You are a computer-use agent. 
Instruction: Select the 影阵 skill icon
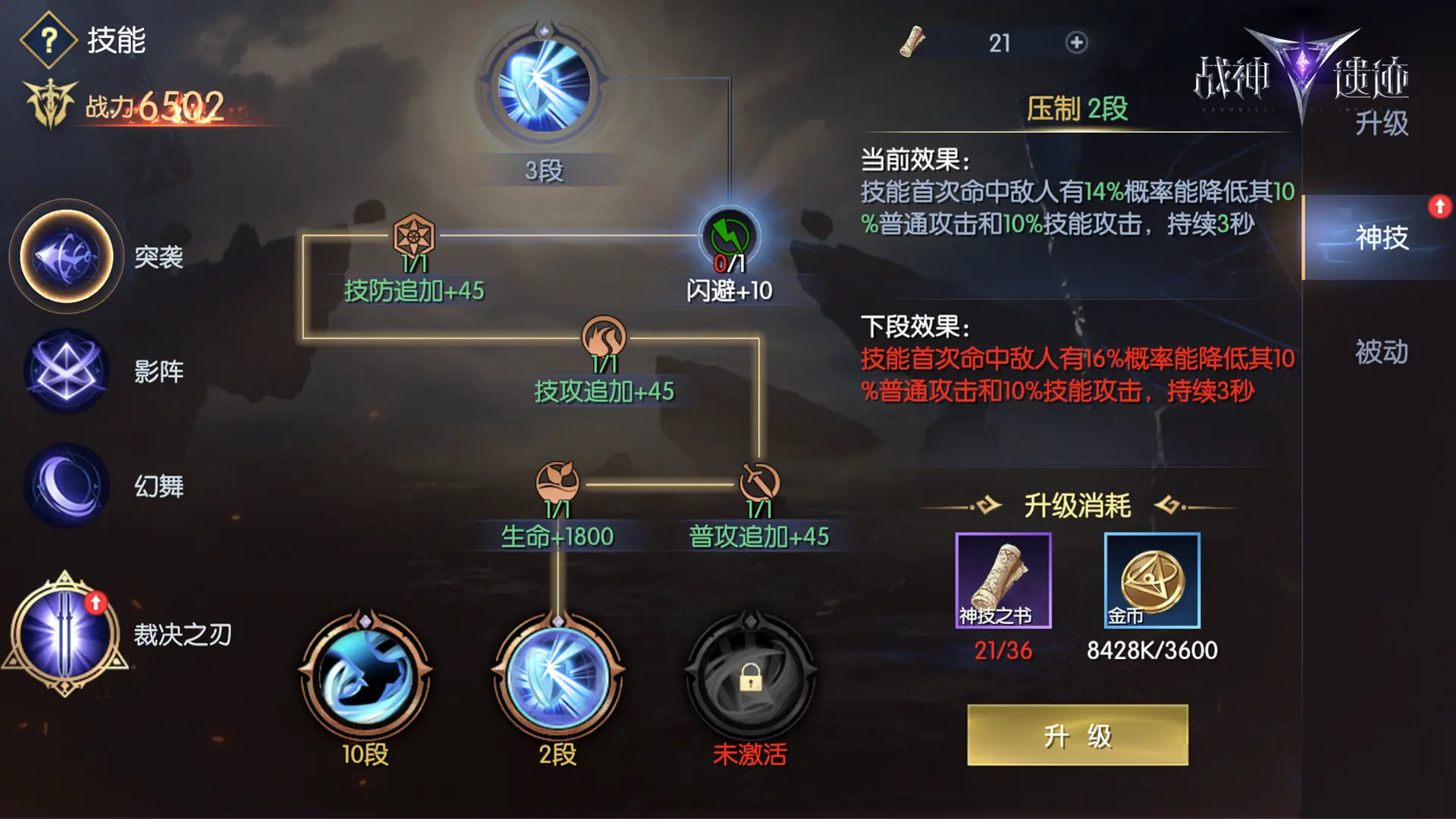[67, 372]
